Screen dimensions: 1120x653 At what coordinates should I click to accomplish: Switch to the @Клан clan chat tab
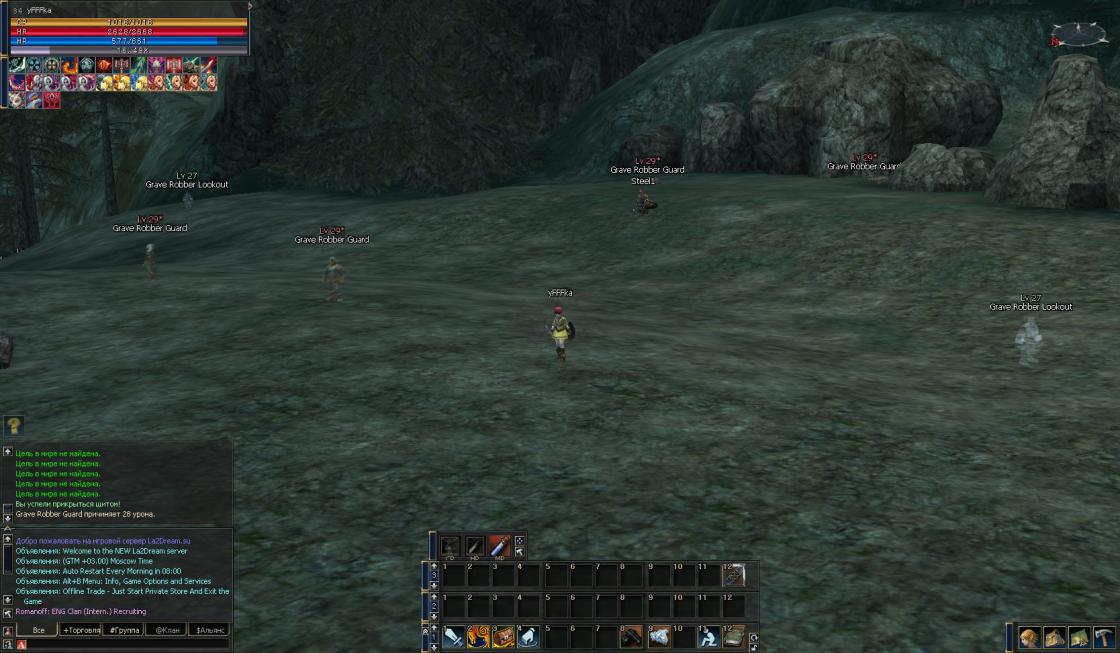point(167,630)
